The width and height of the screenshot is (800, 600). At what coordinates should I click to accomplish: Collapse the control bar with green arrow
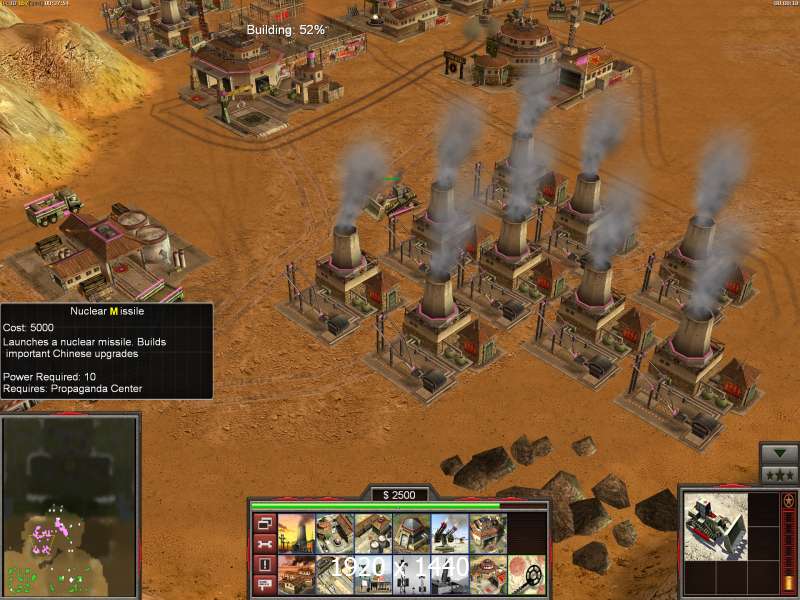pos(779,453)
